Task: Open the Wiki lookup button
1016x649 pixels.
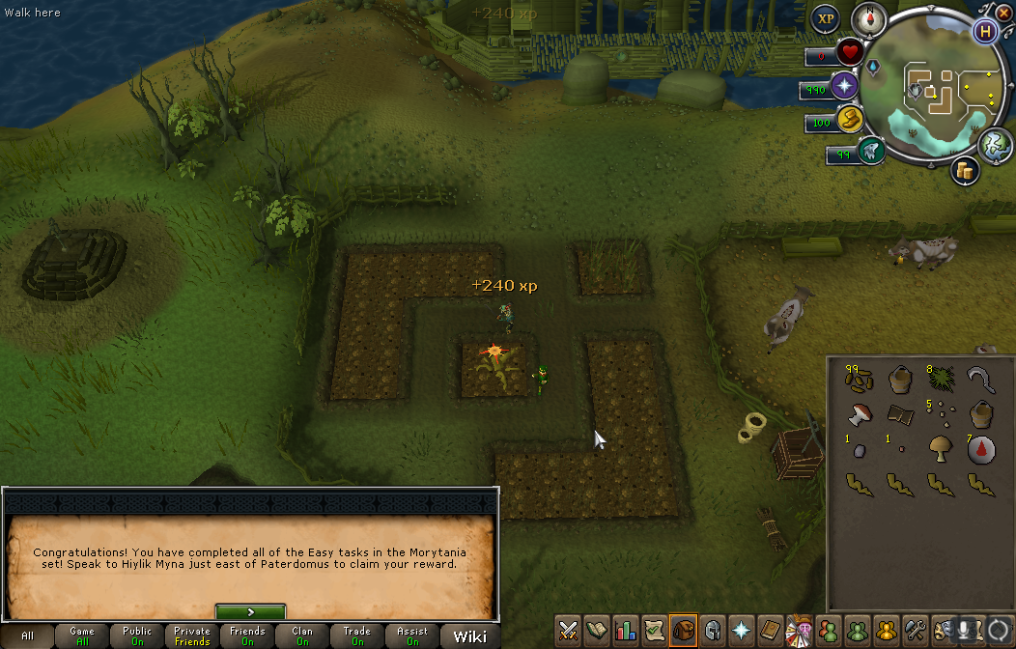Action: click(470, 636)
